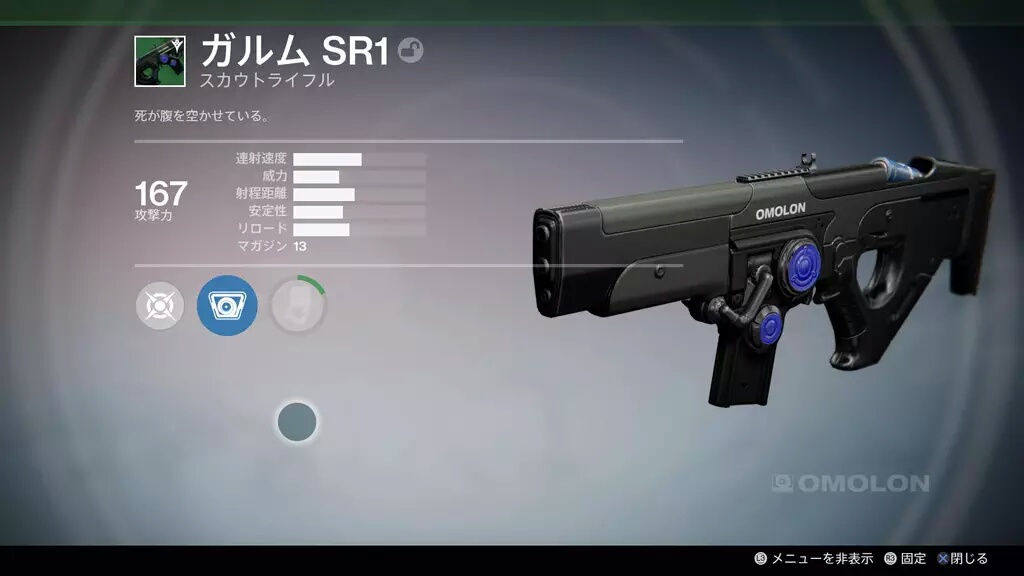Click the dimmed perk with green progress ring
Image resolution: width=1024 pixels, height=576 pixels.
coord(297,305)
